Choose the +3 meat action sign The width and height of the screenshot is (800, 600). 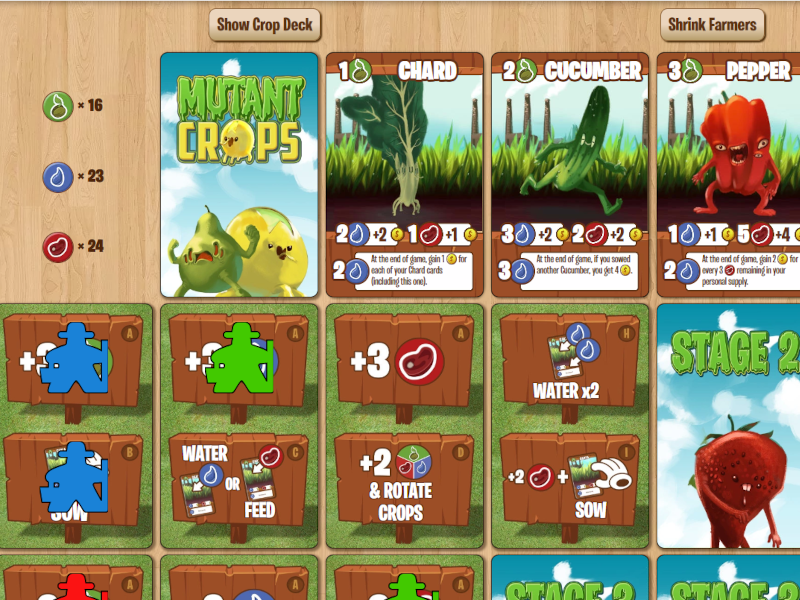pos(404,361)
